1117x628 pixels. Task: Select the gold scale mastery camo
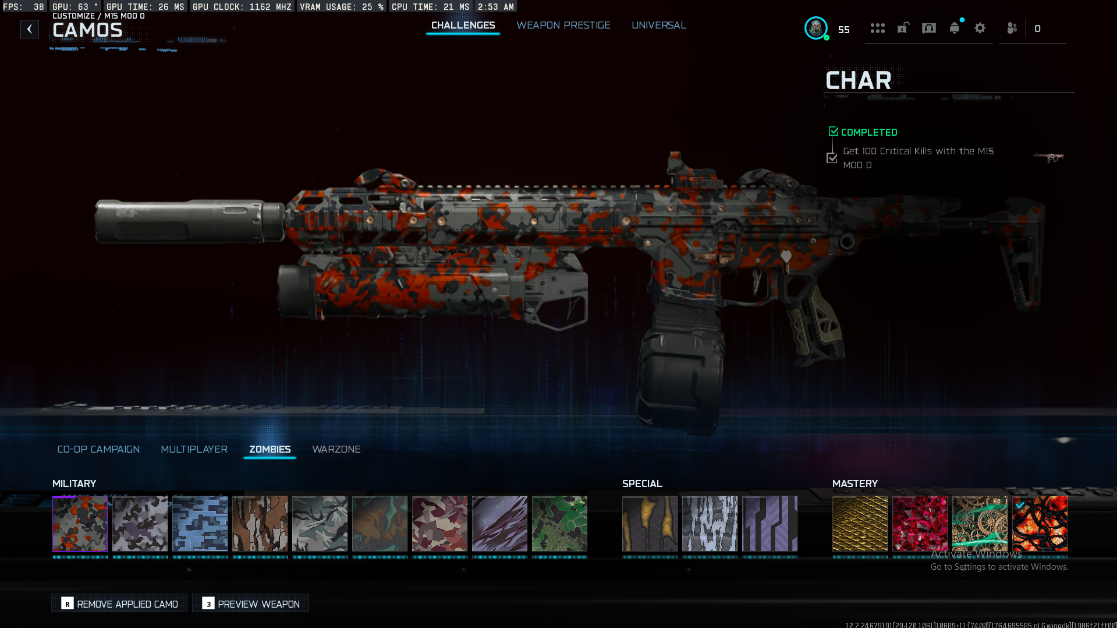860,524
